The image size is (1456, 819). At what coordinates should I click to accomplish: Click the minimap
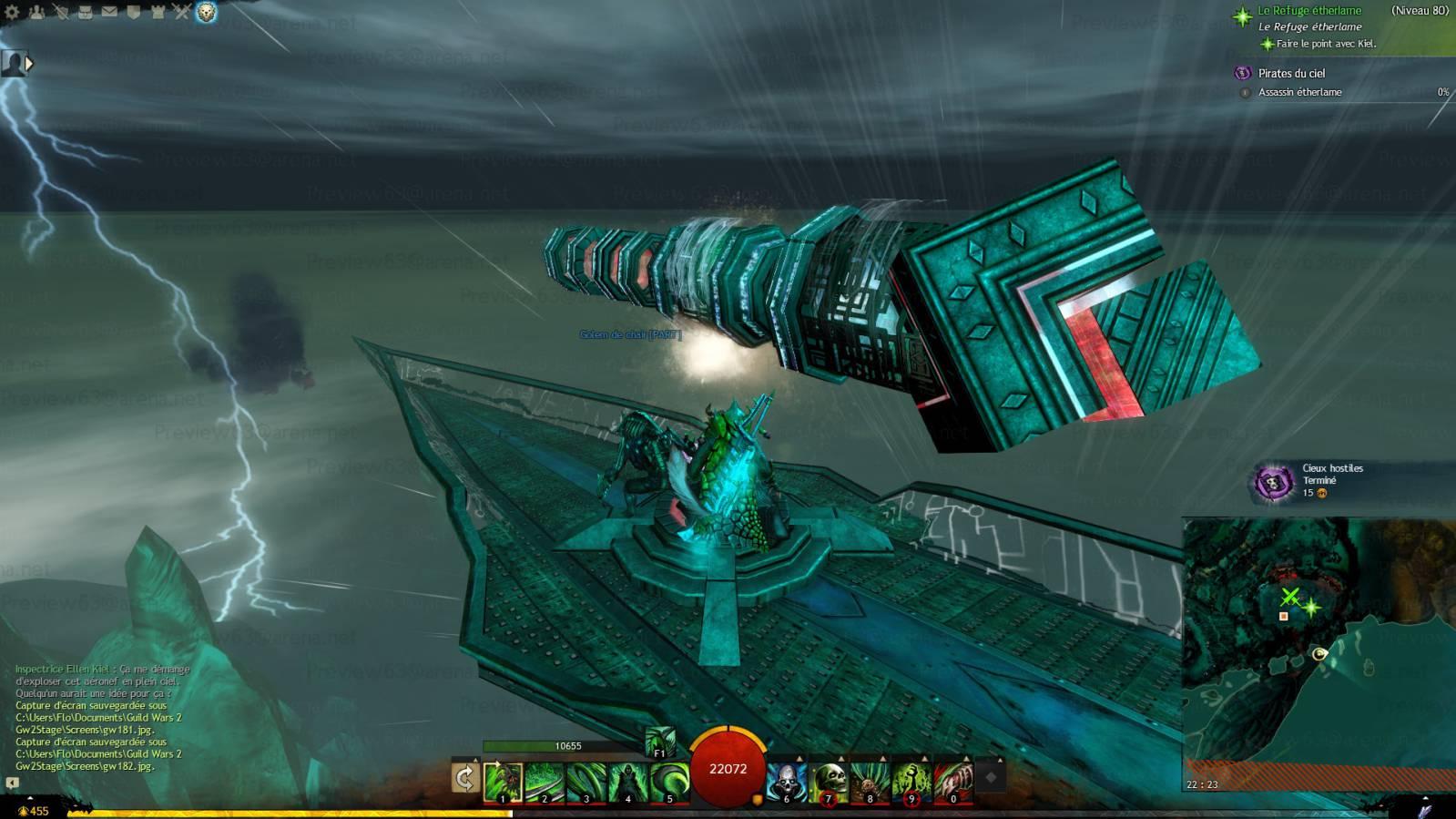(x=1318, y=652)
